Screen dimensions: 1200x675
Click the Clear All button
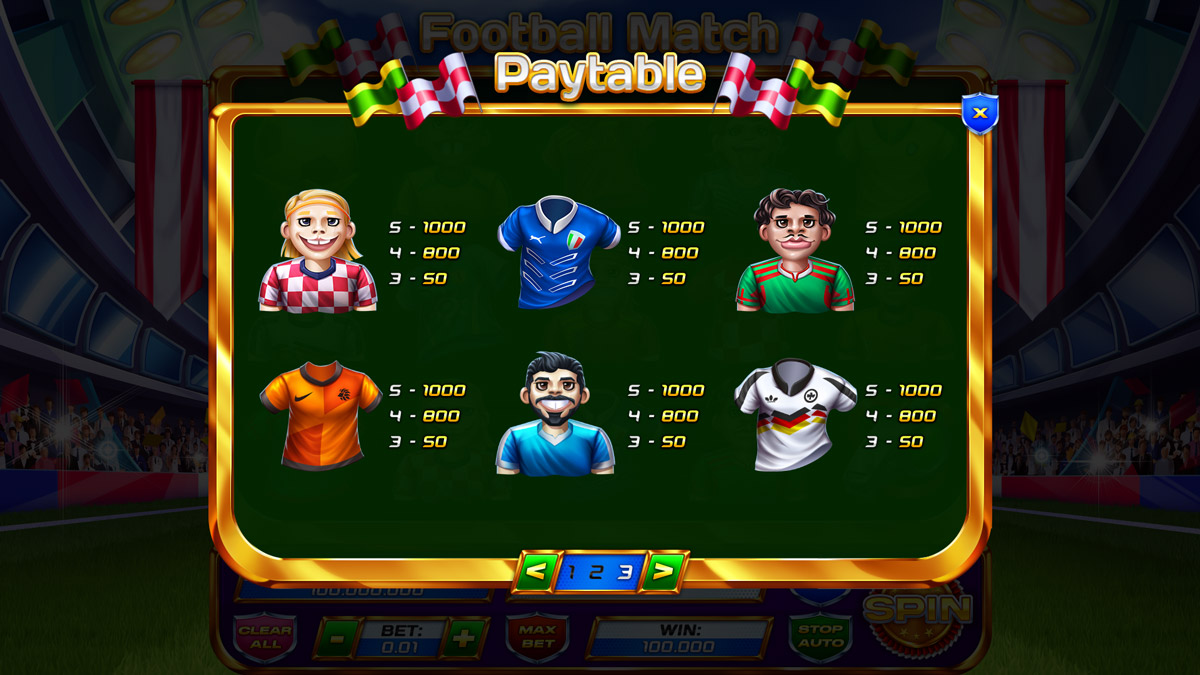click(265, 637)
